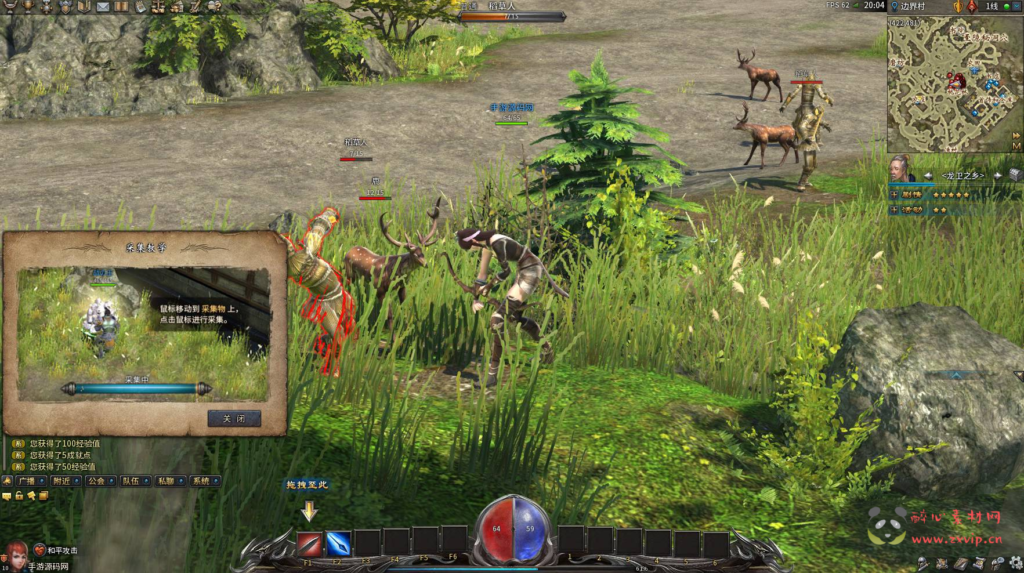1024x573 pixels.
Task: Close the gathering tutorial with 关闭 button
Action: point(234,418)
